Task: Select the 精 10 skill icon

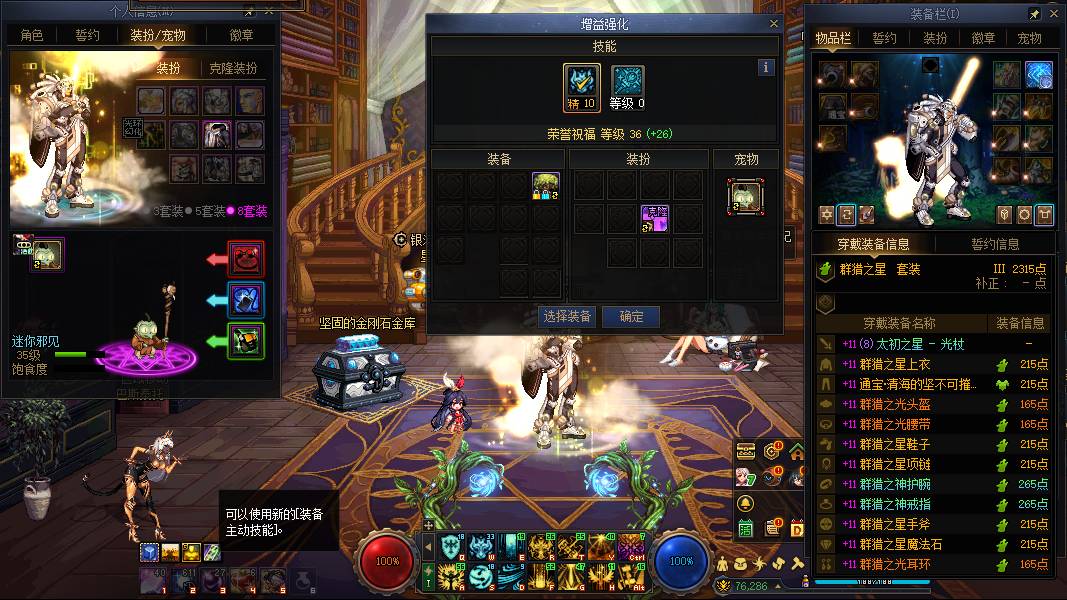Action: tap(582, 84)
